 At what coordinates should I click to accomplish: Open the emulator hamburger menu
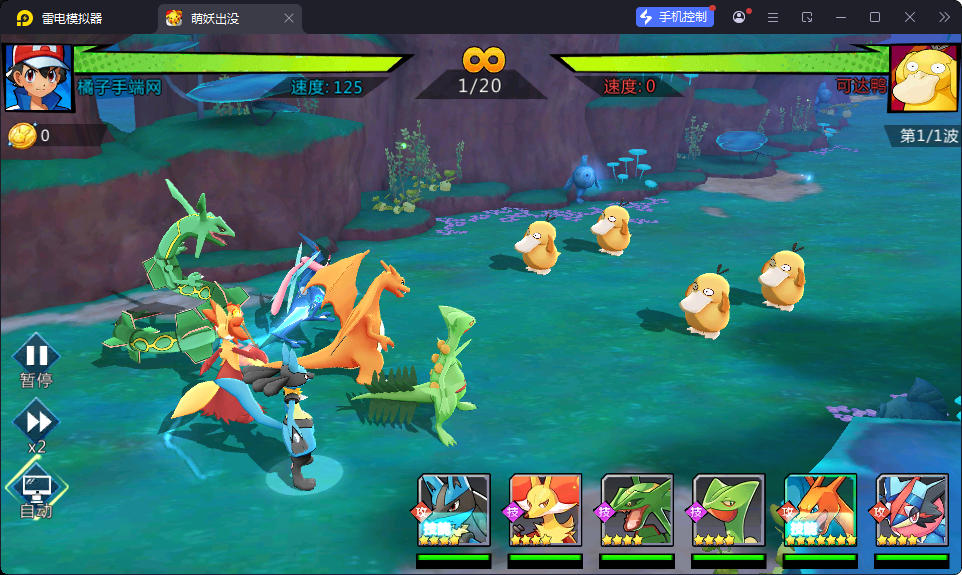tap(773, 17)
